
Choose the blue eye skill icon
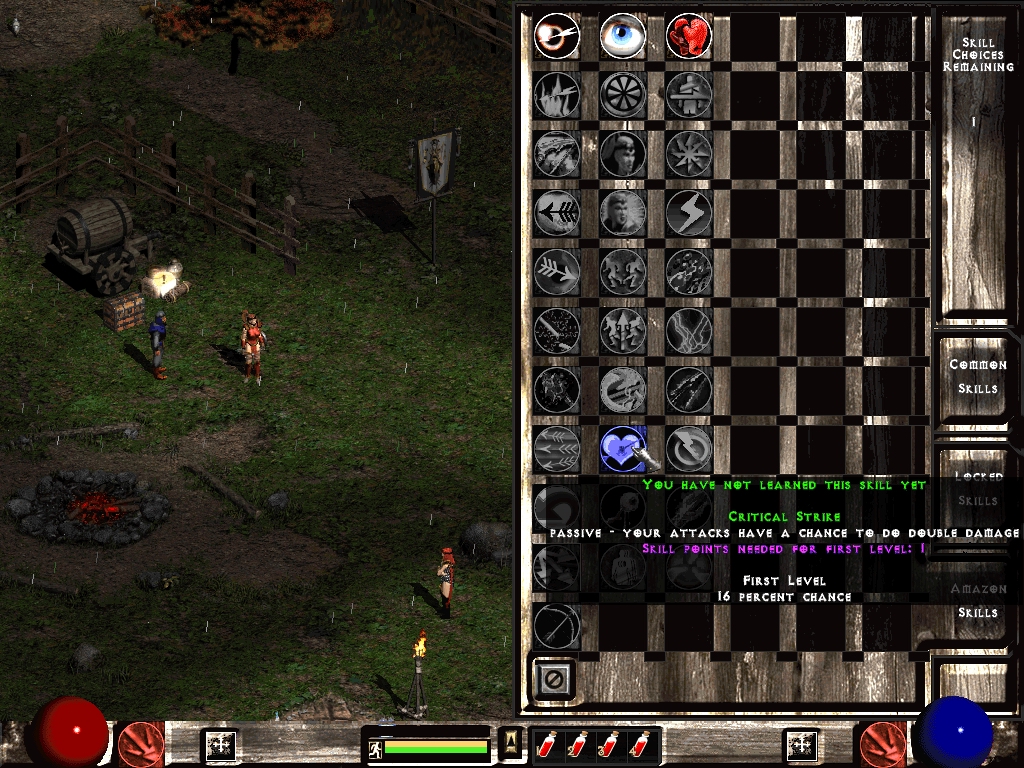[622, 37]
